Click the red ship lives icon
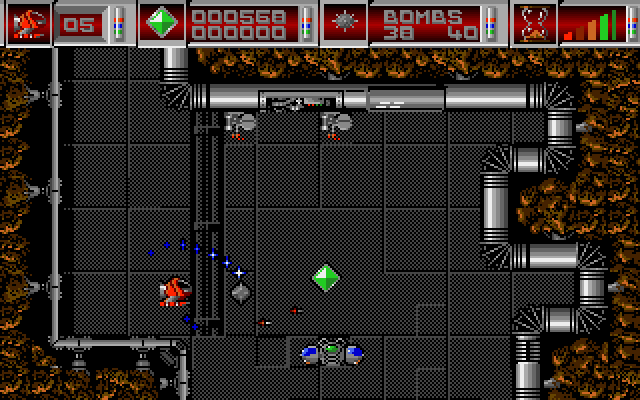The height and width of the screenshot is (400, 640). coord(27,22)
